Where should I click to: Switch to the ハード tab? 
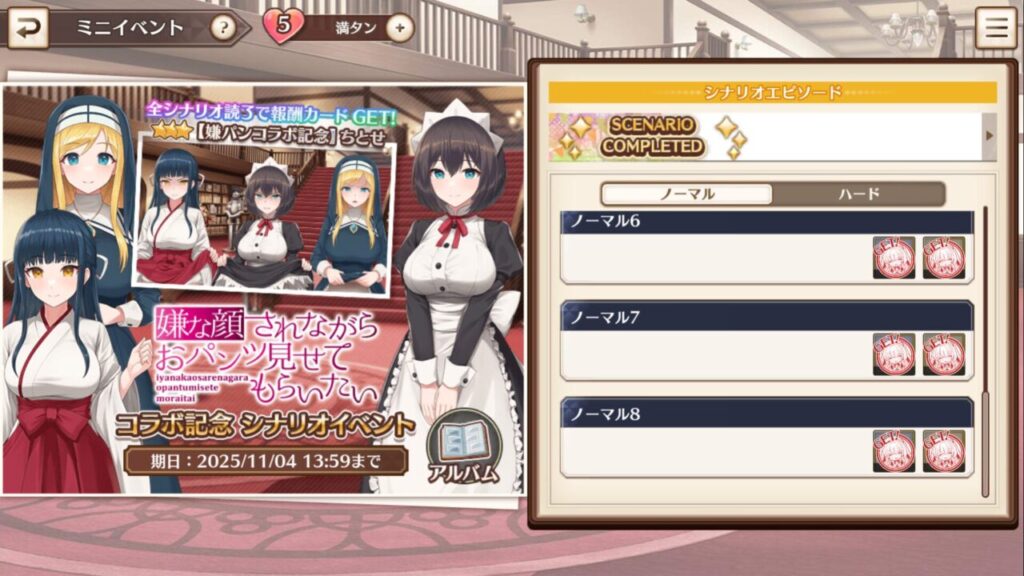[x=859, y=194]
